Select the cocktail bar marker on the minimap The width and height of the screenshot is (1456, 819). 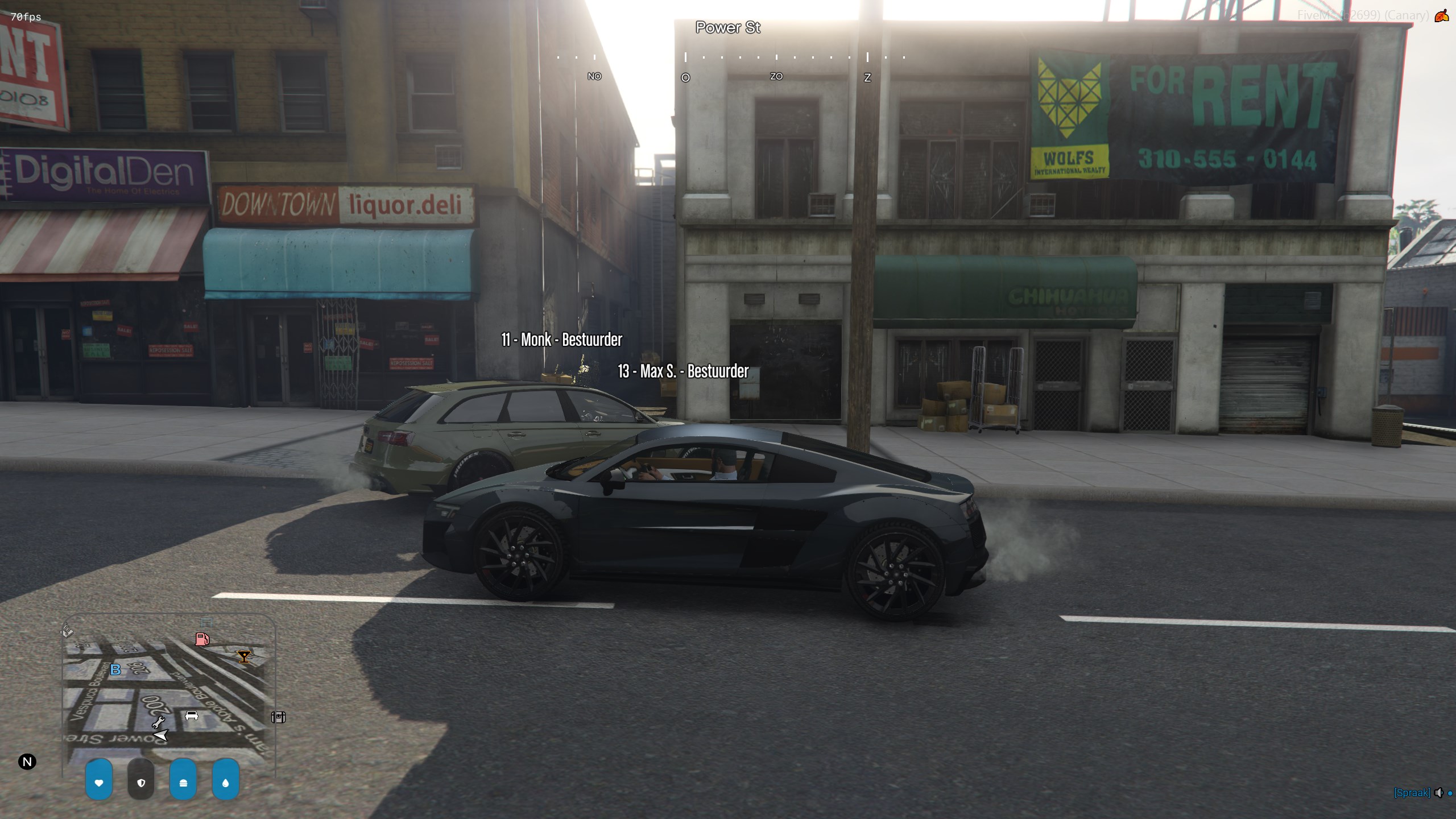[x=244, y=657]
